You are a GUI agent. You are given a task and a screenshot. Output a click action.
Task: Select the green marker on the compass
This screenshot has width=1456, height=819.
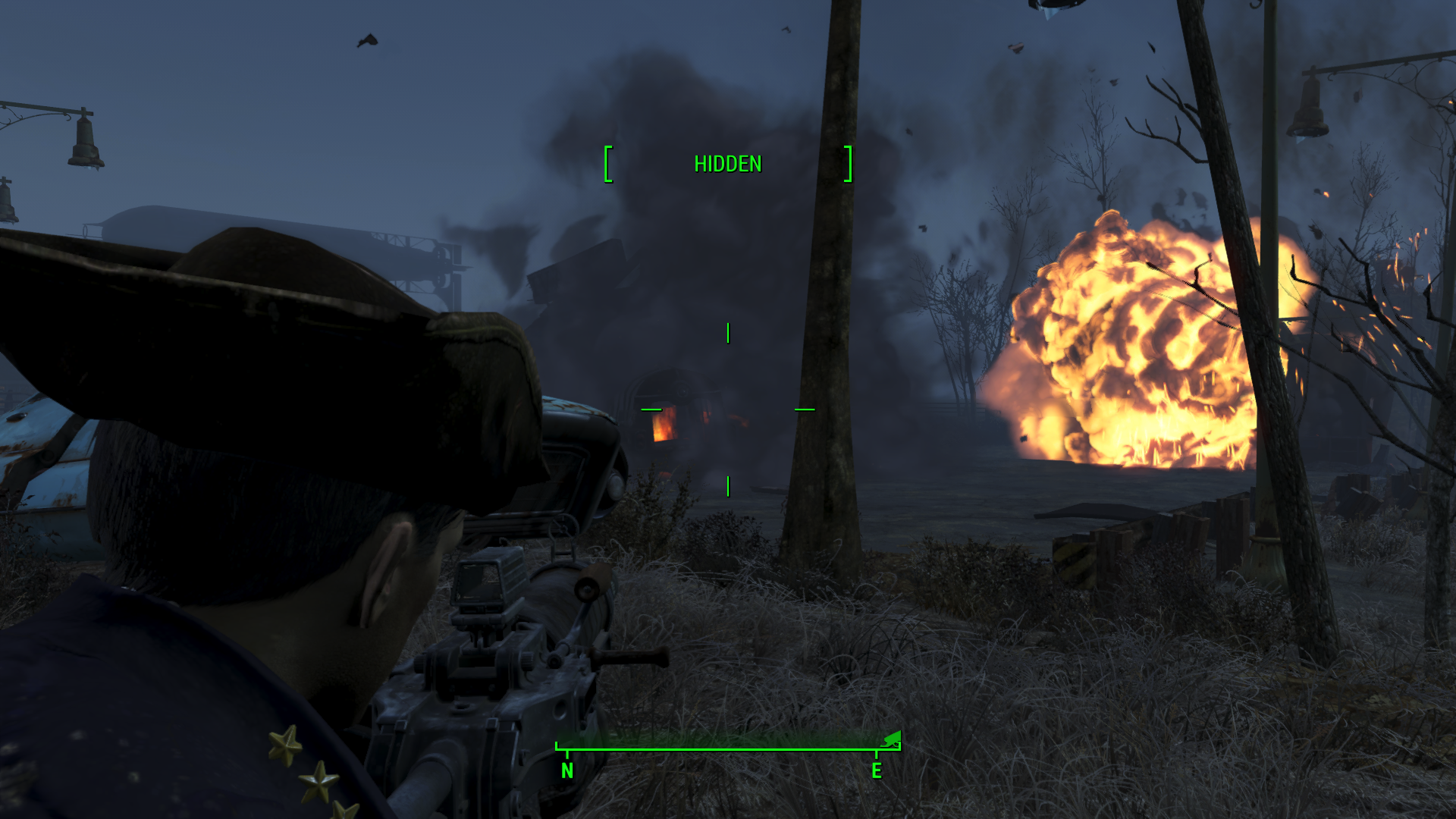pyautogui.click(x=893, y=738)
